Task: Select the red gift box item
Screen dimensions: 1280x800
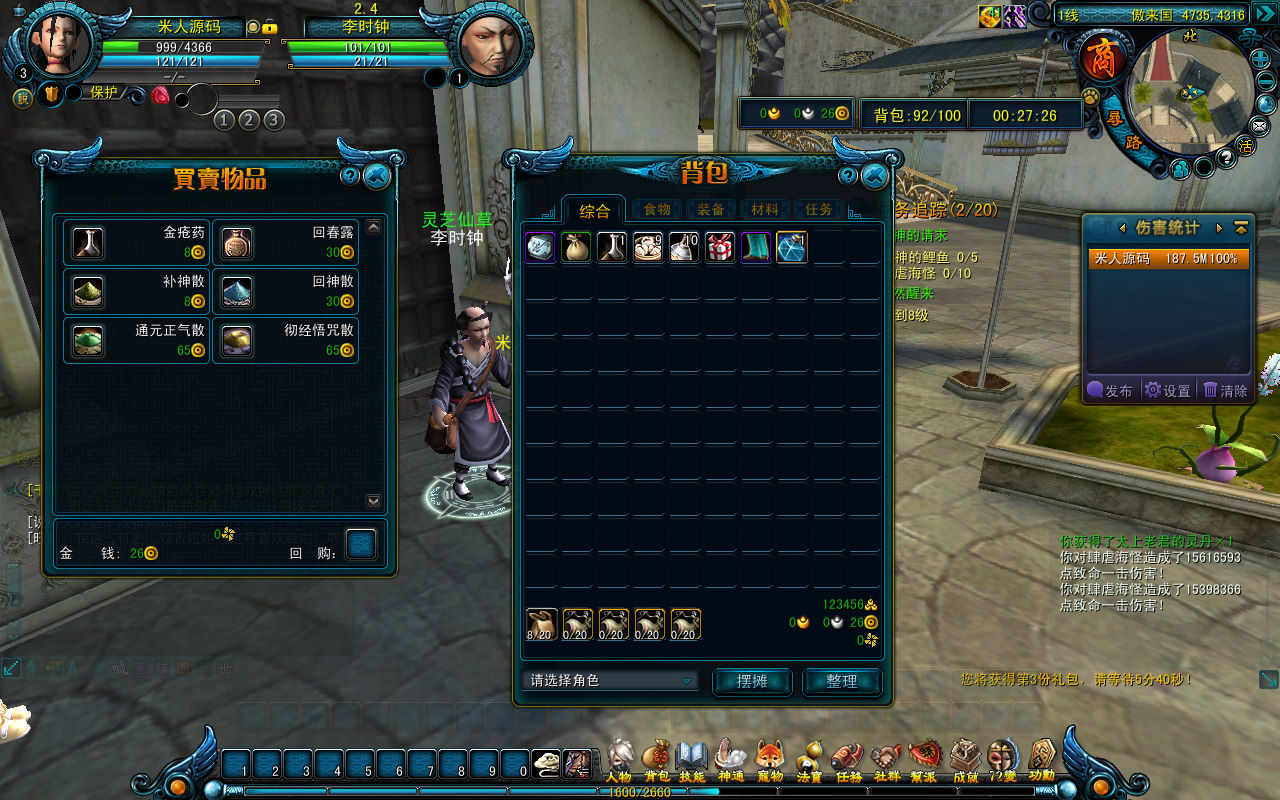Action: (719, 247)
